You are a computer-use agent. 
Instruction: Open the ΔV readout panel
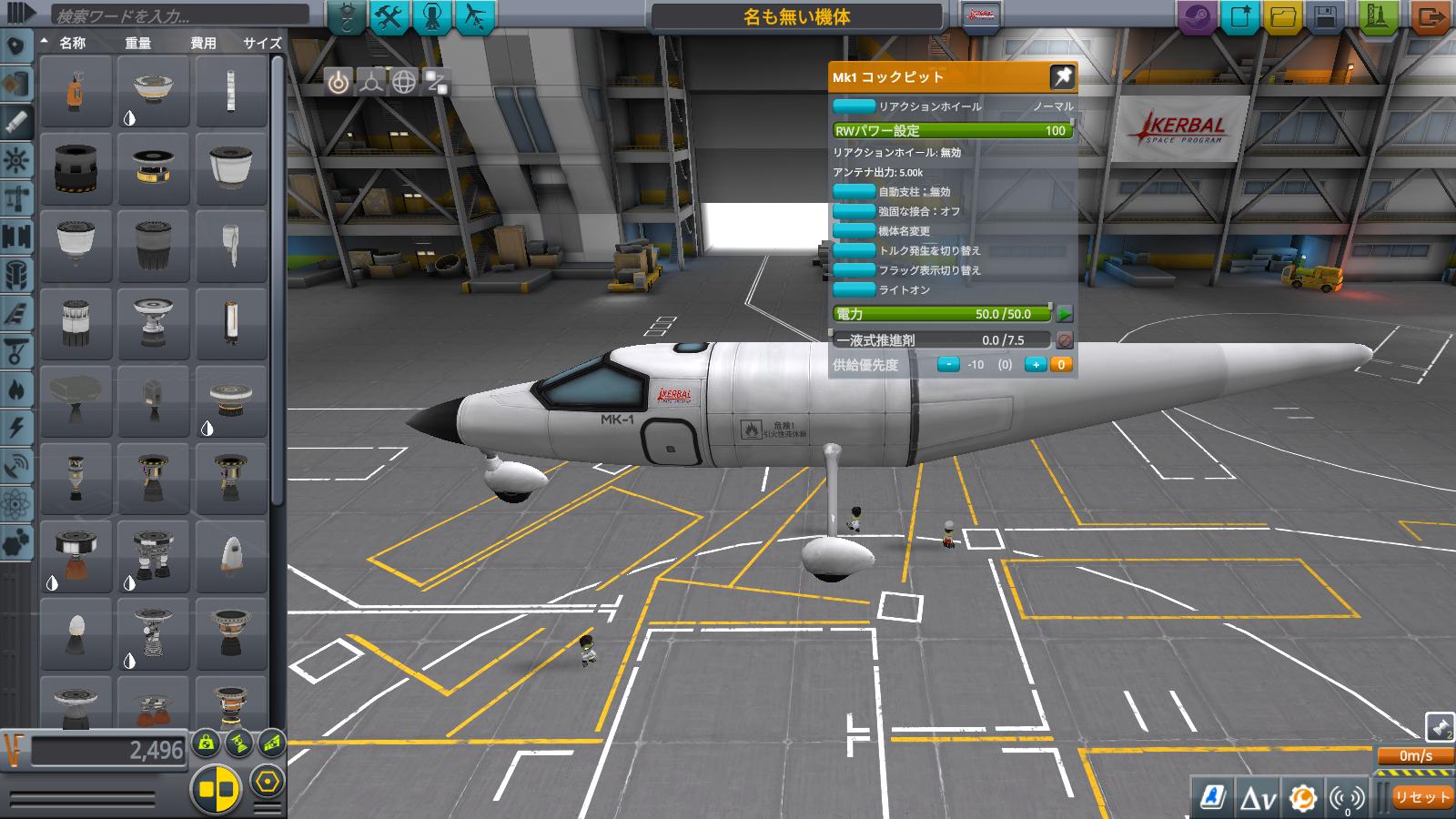(1259, 799)
